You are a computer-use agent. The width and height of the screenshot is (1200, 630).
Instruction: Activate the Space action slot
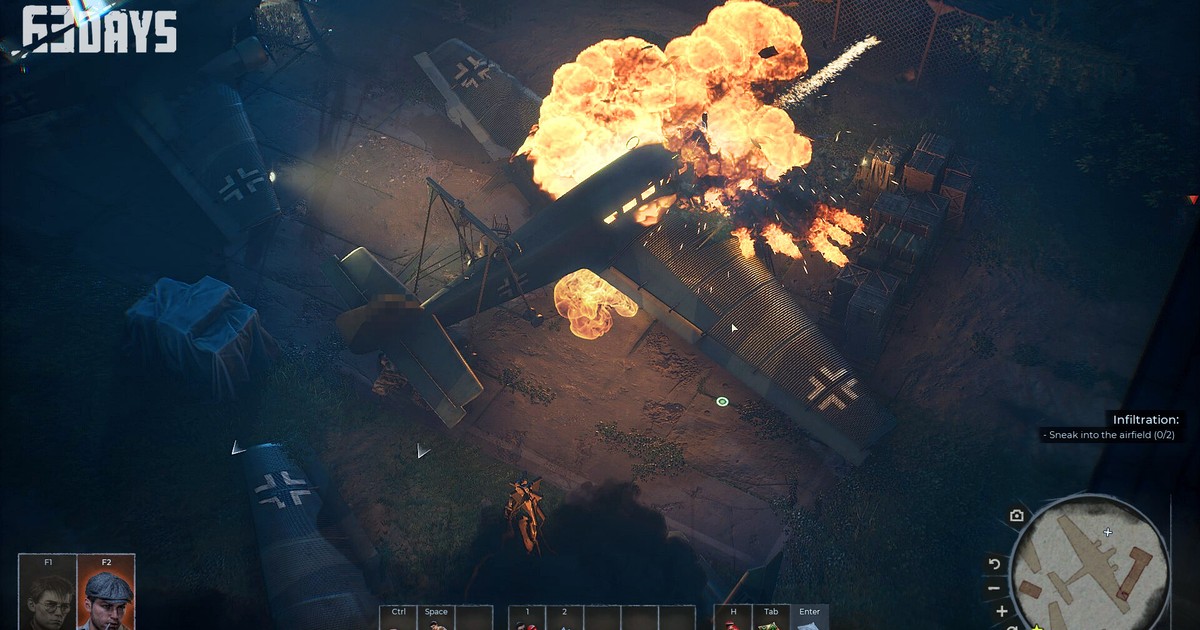pyautogui.click(x=436, y=619)
